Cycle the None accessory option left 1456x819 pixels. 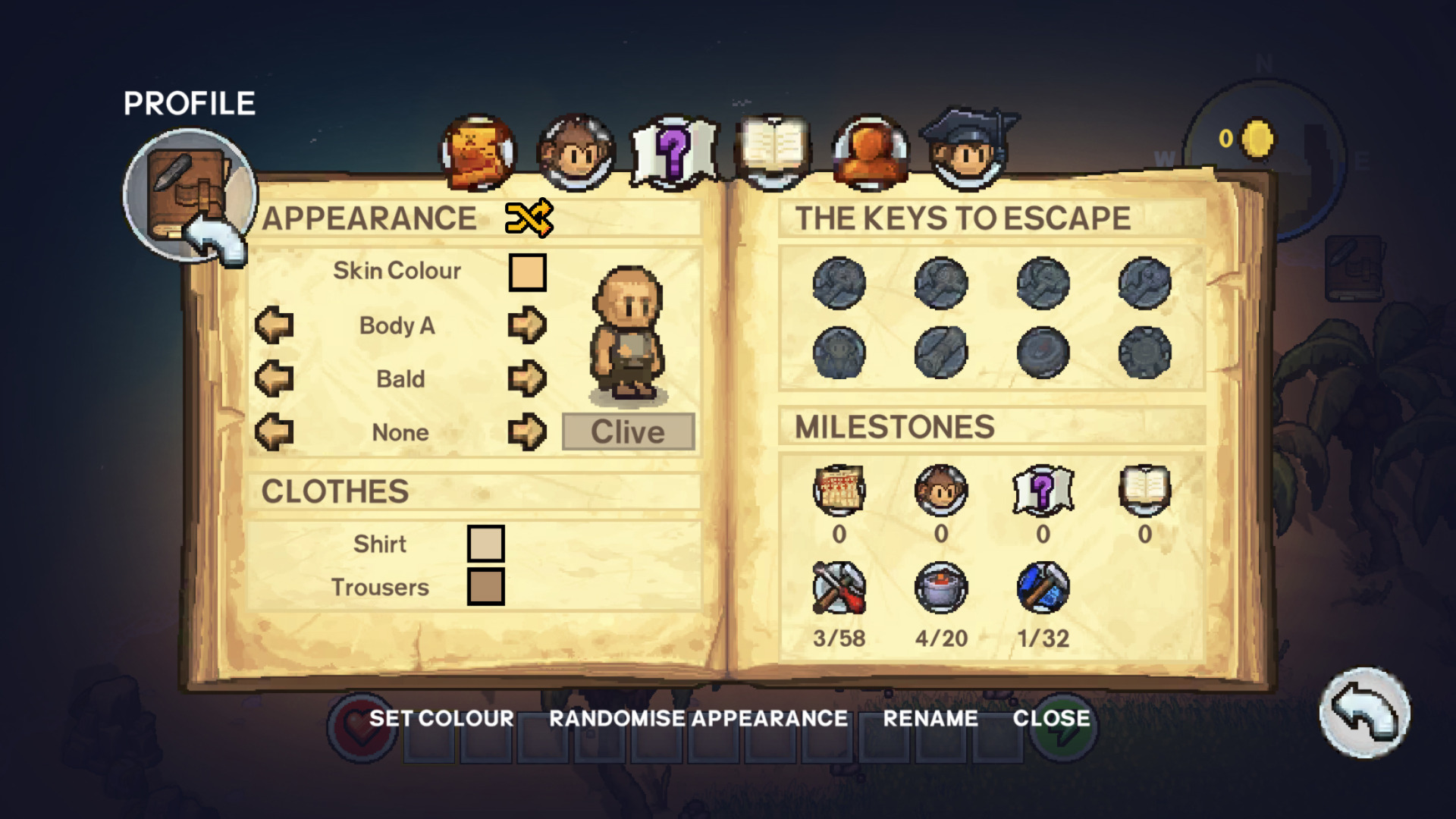point(275,432)
